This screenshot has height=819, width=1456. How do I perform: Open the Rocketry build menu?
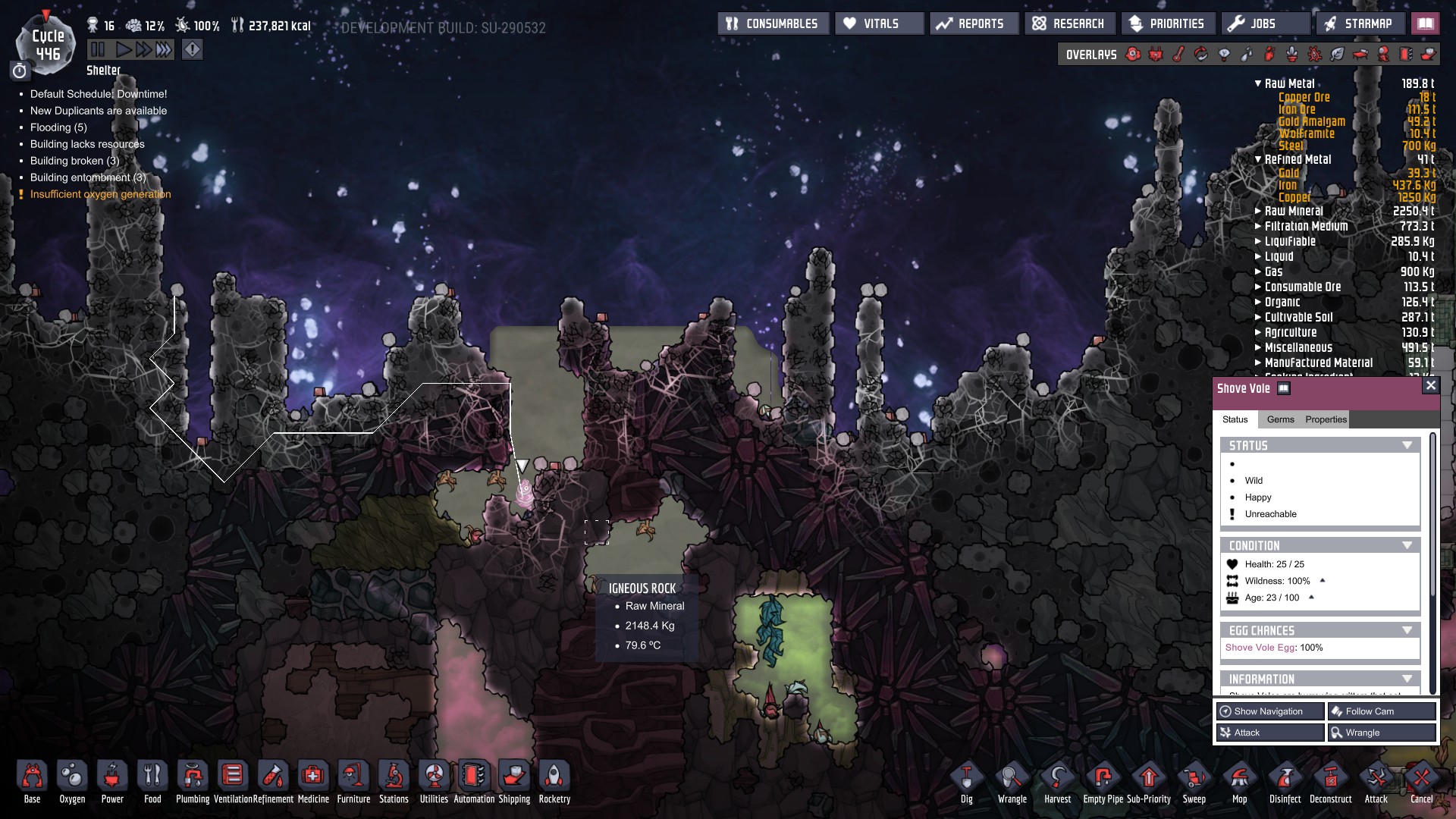(554, 782)
